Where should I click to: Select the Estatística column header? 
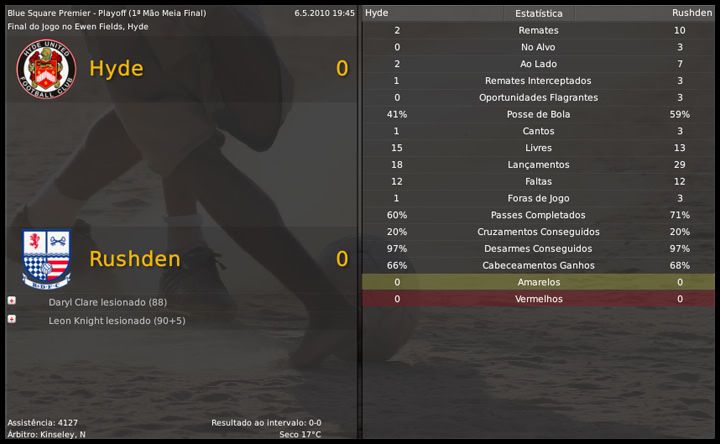point(538,13)
